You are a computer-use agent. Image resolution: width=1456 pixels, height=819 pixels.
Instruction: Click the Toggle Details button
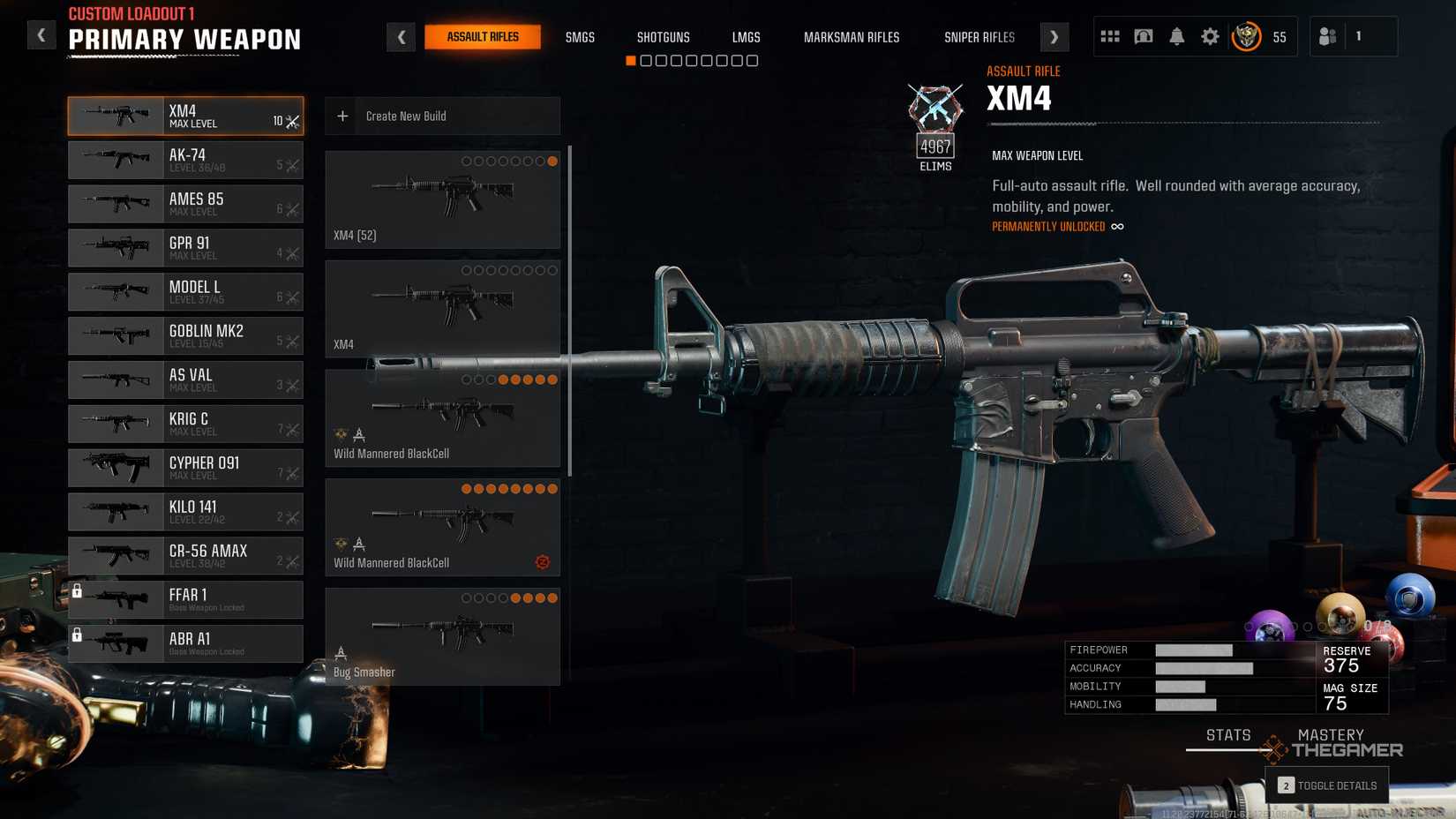(1326, 785)
